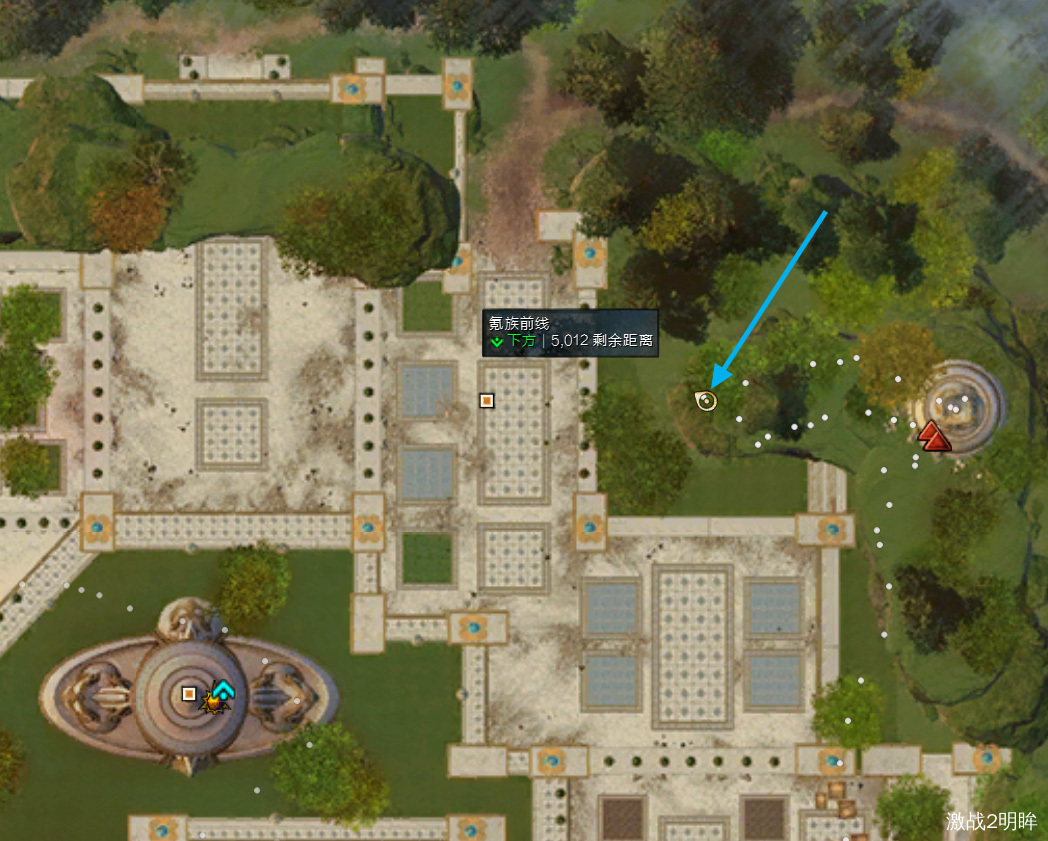Select the red double-triangle vista marker
This screenshot has width=1048, height=841.
(x=931, y=435)
